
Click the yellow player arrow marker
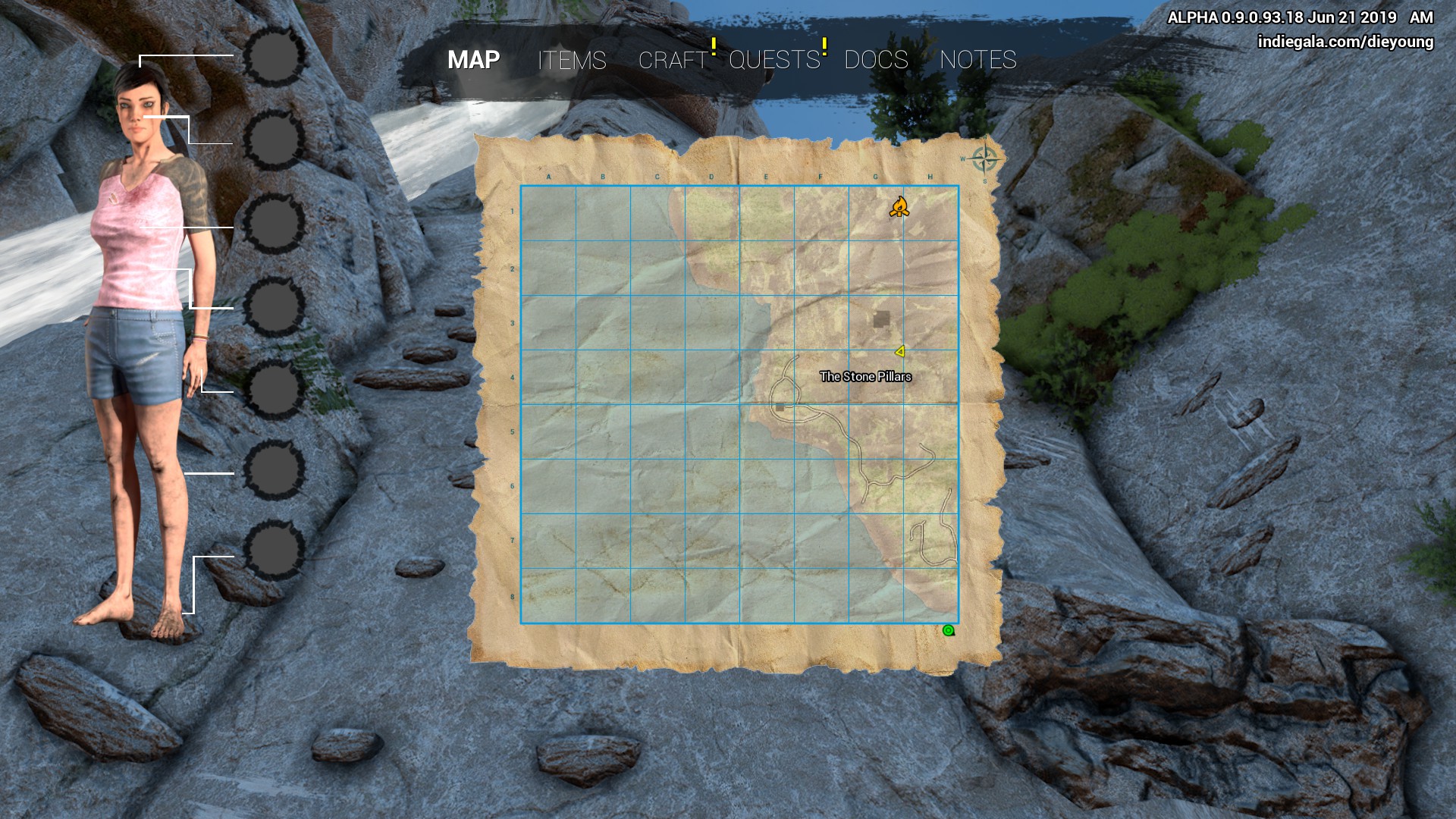(x=900, y=351)
